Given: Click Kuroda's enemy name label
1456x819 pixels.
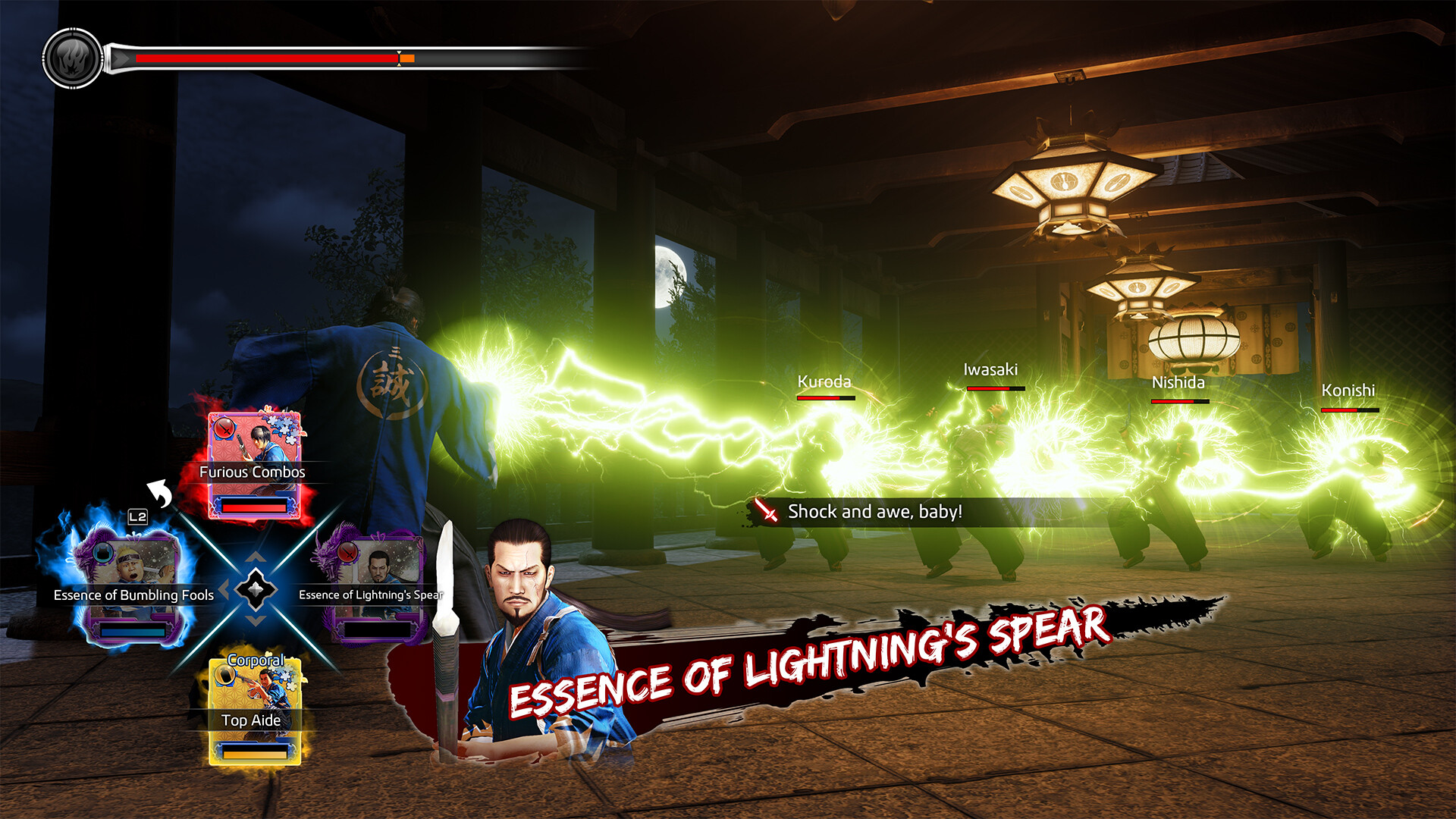Looking at the screenshot, I should click(x=824, y=382).
